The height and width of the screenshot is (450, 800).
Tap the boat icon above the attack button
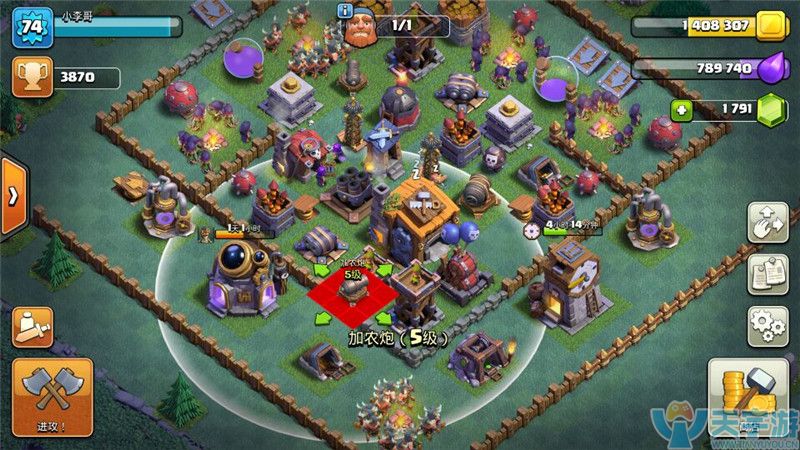pos(31,327)
